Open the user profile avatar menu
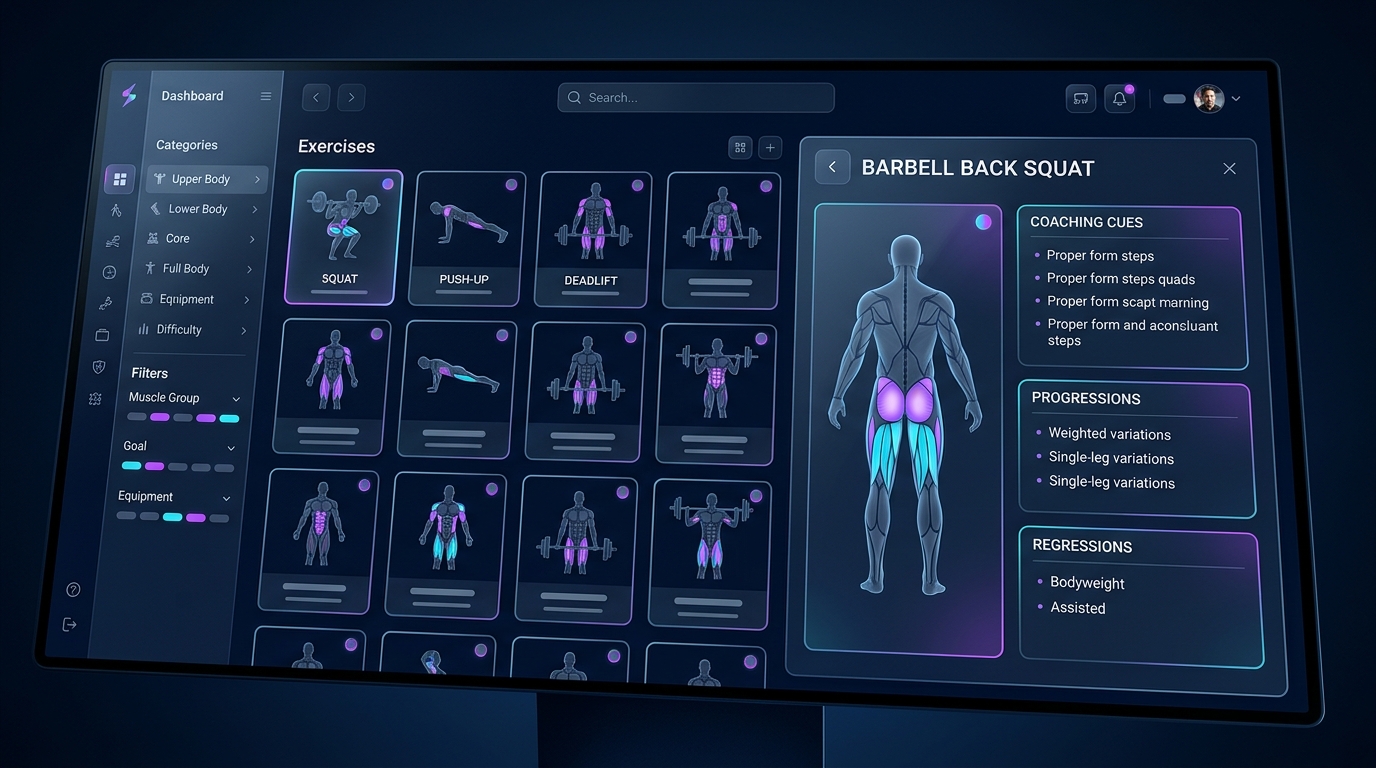 coord(1209,99)
